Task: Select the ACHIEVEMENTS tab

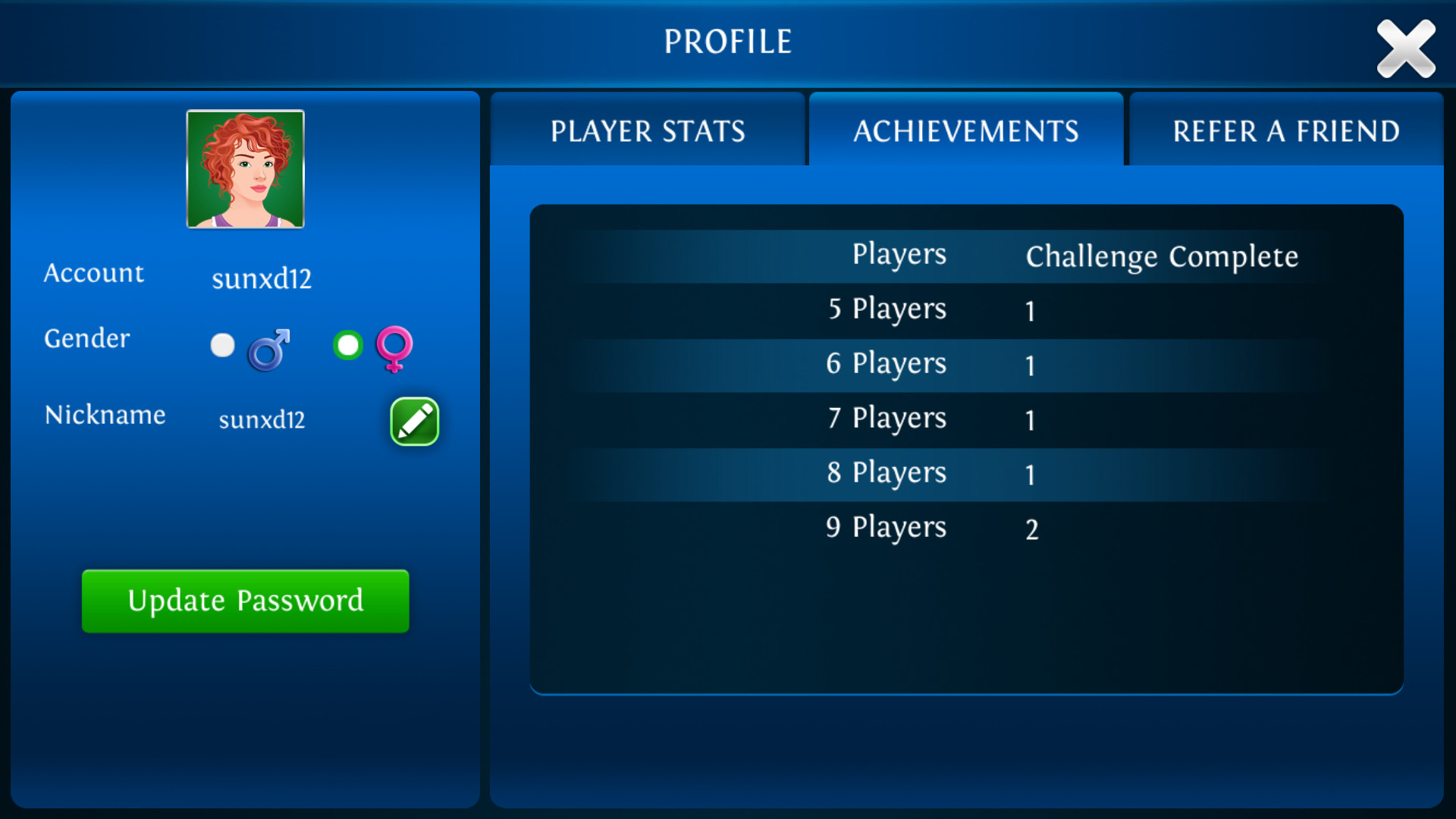Action: 966,130
